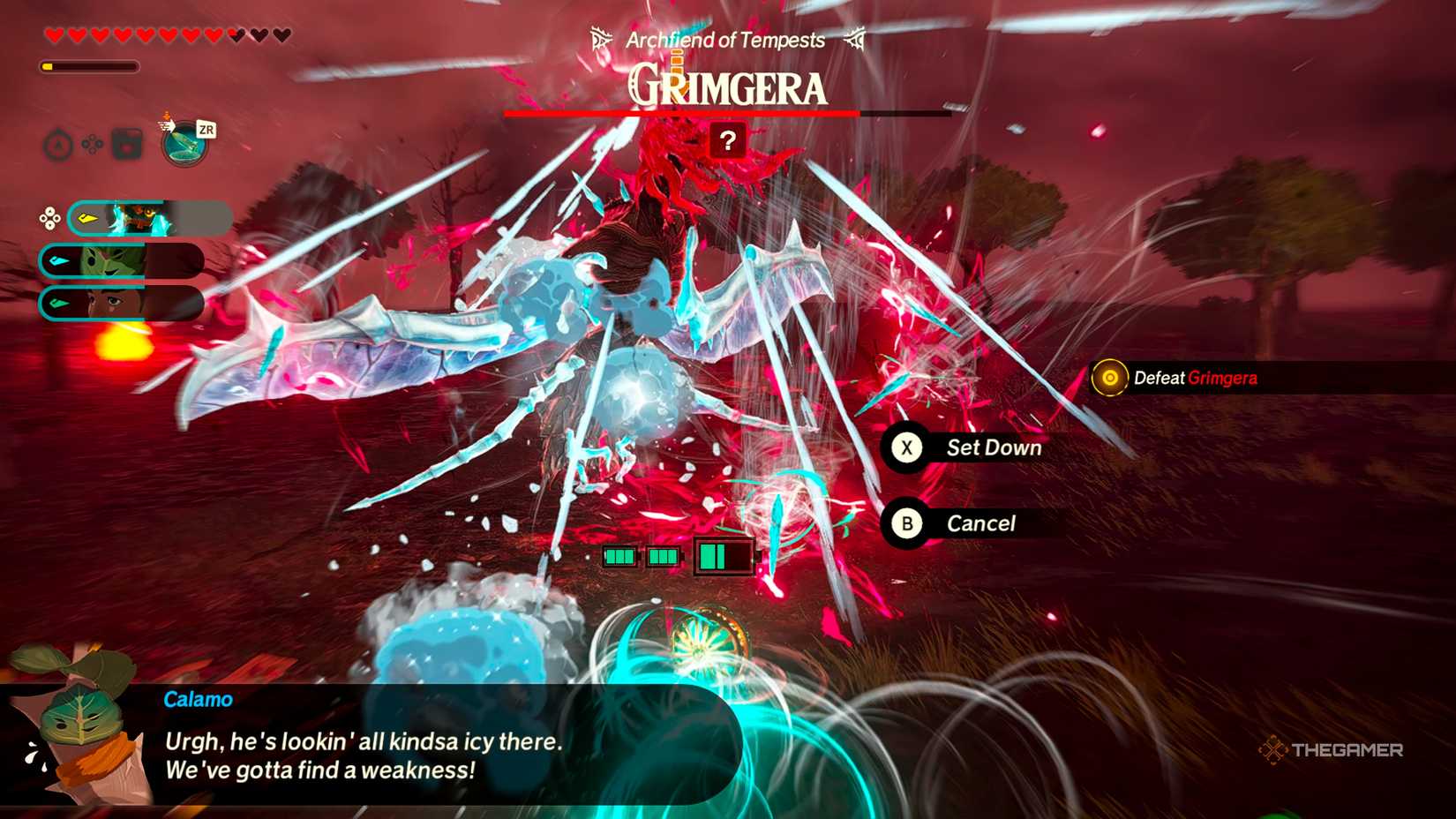Click the half-full battery energy cell
1456x819 pixels.
[722, 556]
